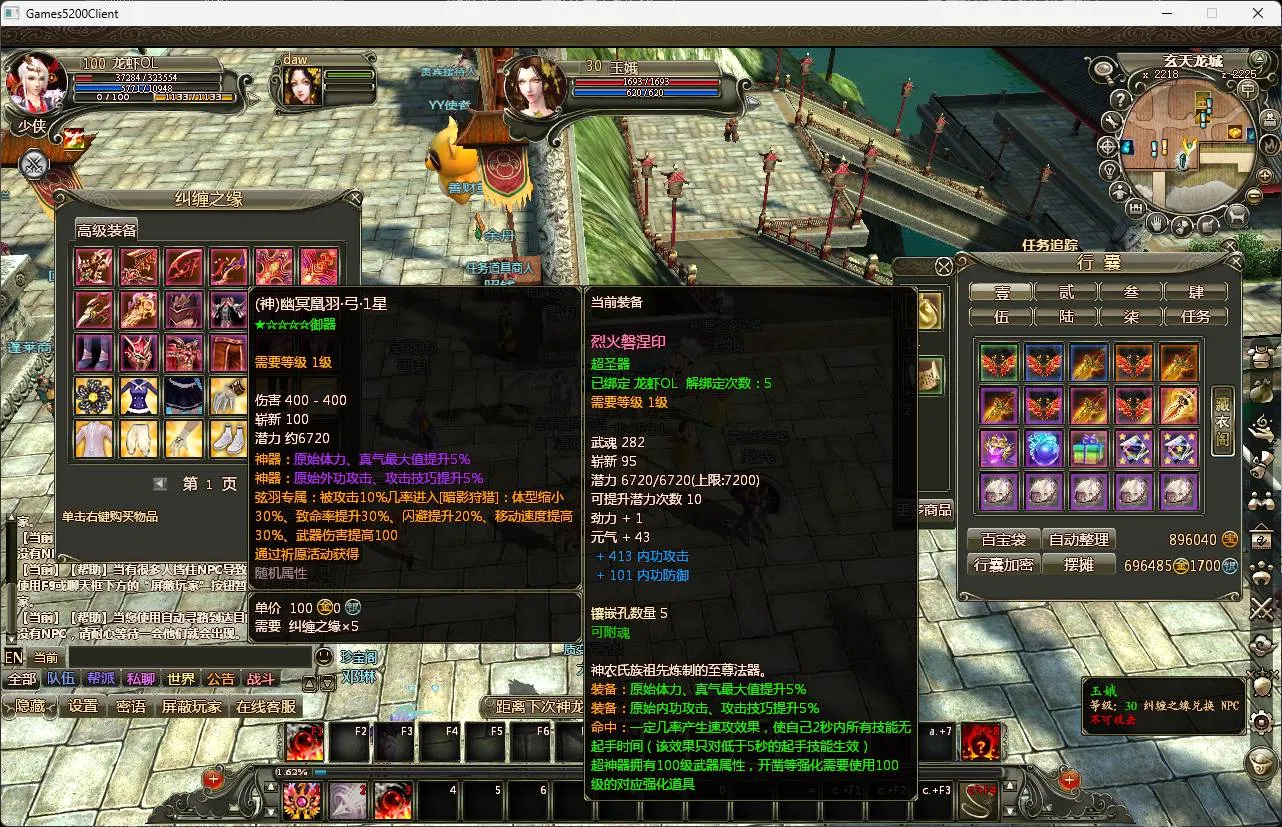Image resolution: width=1282 pixels, height=827 pixels.
Task: Select the sailor uniform top in shop
Action: click(139, 396)
